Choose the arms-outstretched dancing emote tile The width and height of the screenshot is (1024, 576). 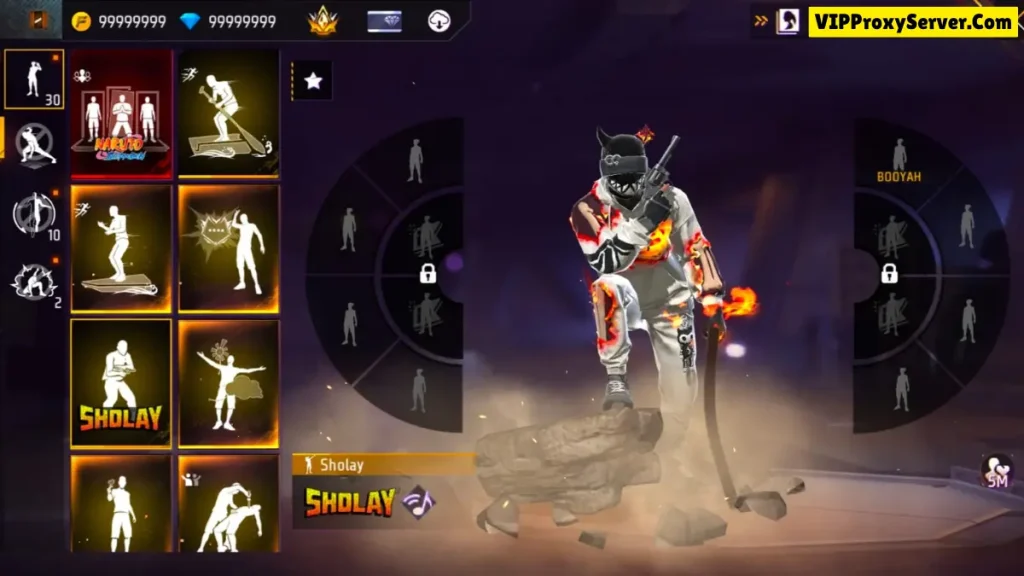coord(228,383)
